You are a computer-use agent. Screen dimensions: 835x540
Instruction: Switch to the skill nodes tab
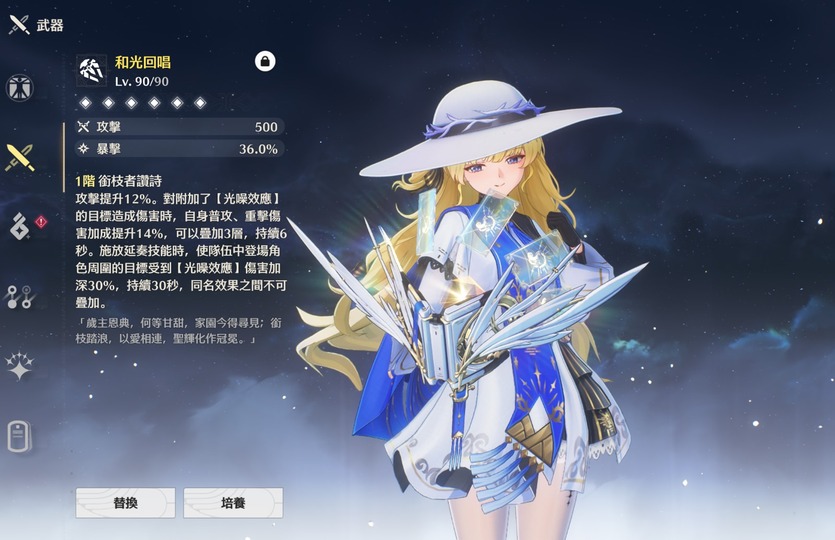[x=19, y=296]
